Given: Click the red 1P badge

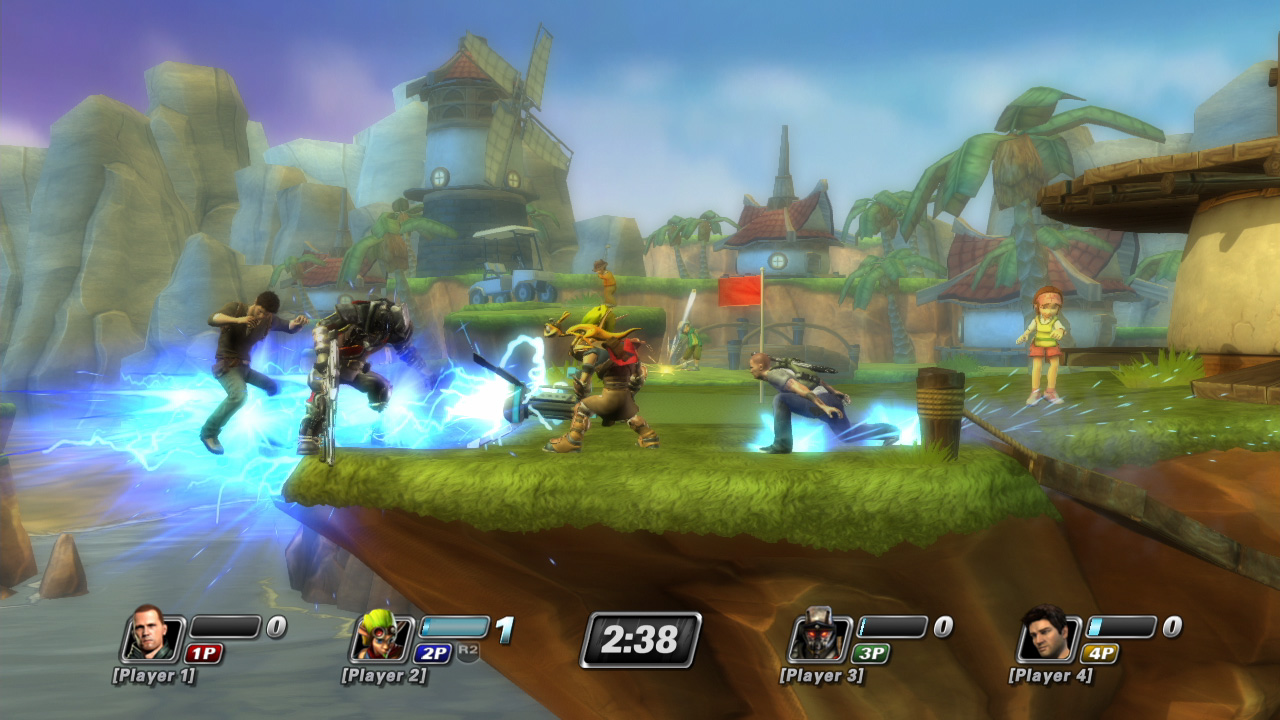Looking at the screenshot, I should [204, 651].
